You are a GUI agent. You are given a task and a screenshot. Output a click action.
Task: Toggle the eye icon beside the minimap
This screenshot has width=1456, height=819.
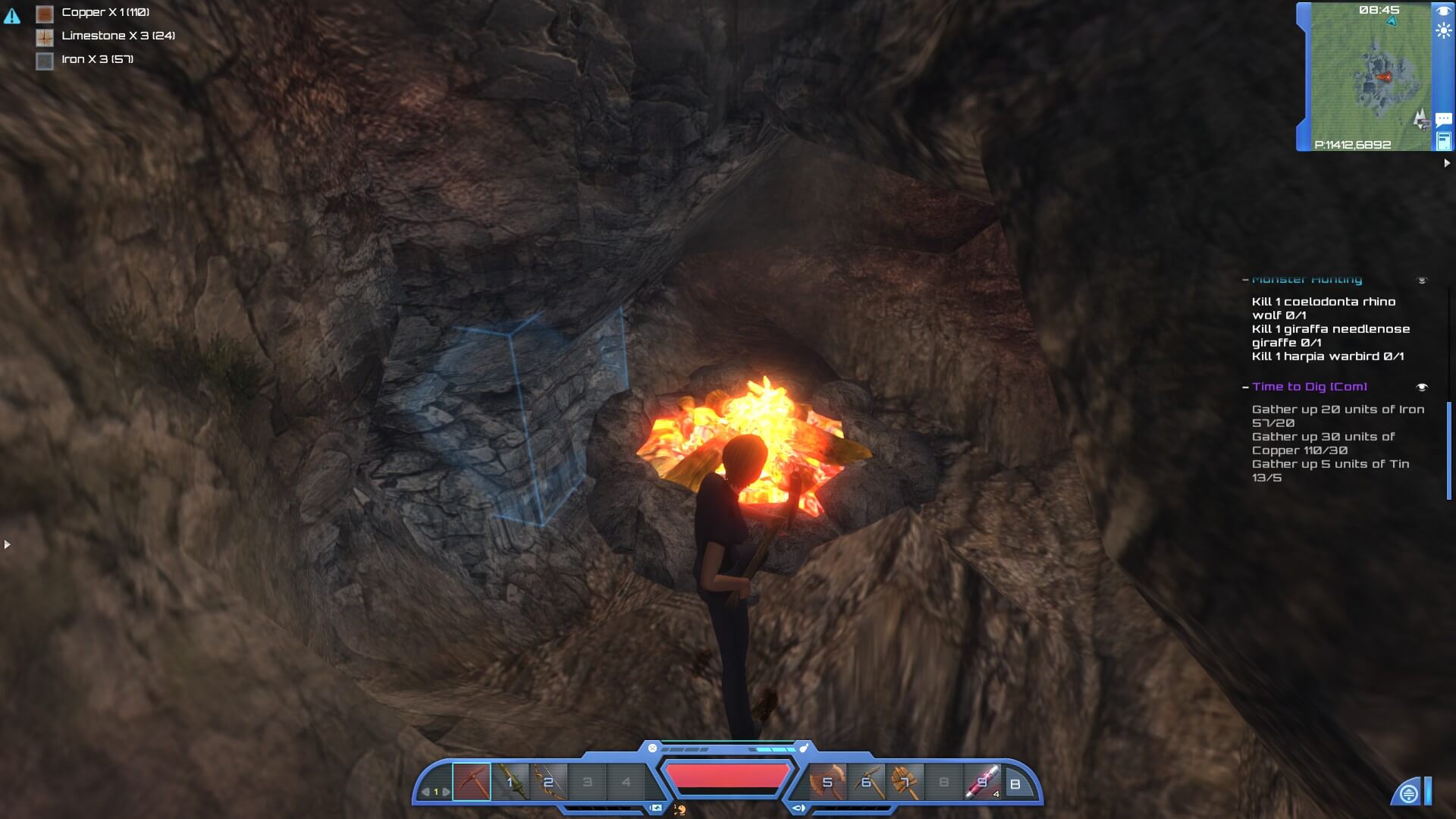(1442, 11)
